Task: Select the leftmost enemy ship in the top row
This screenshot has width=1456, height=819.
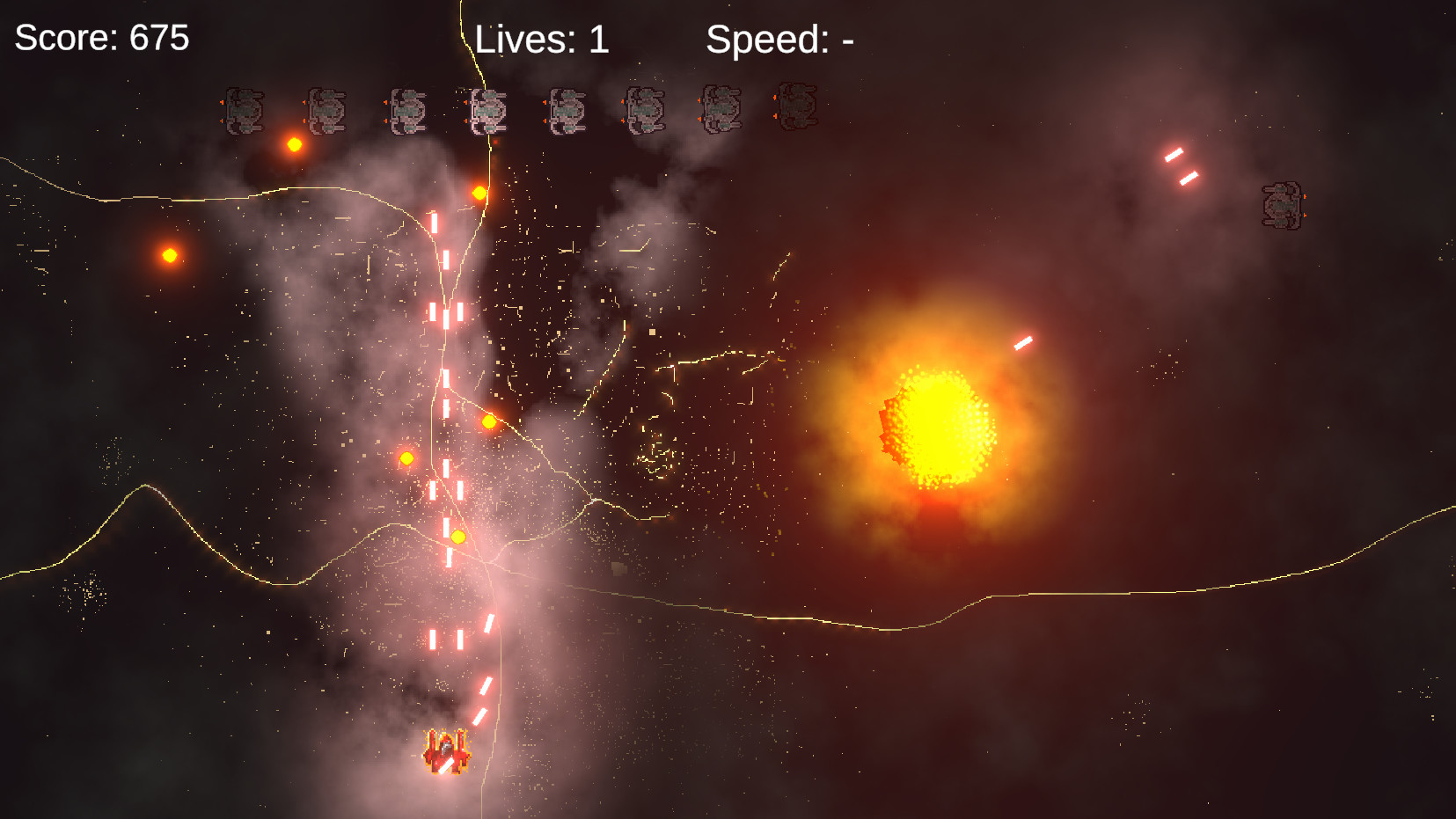Action: click(x=246, y=109)
